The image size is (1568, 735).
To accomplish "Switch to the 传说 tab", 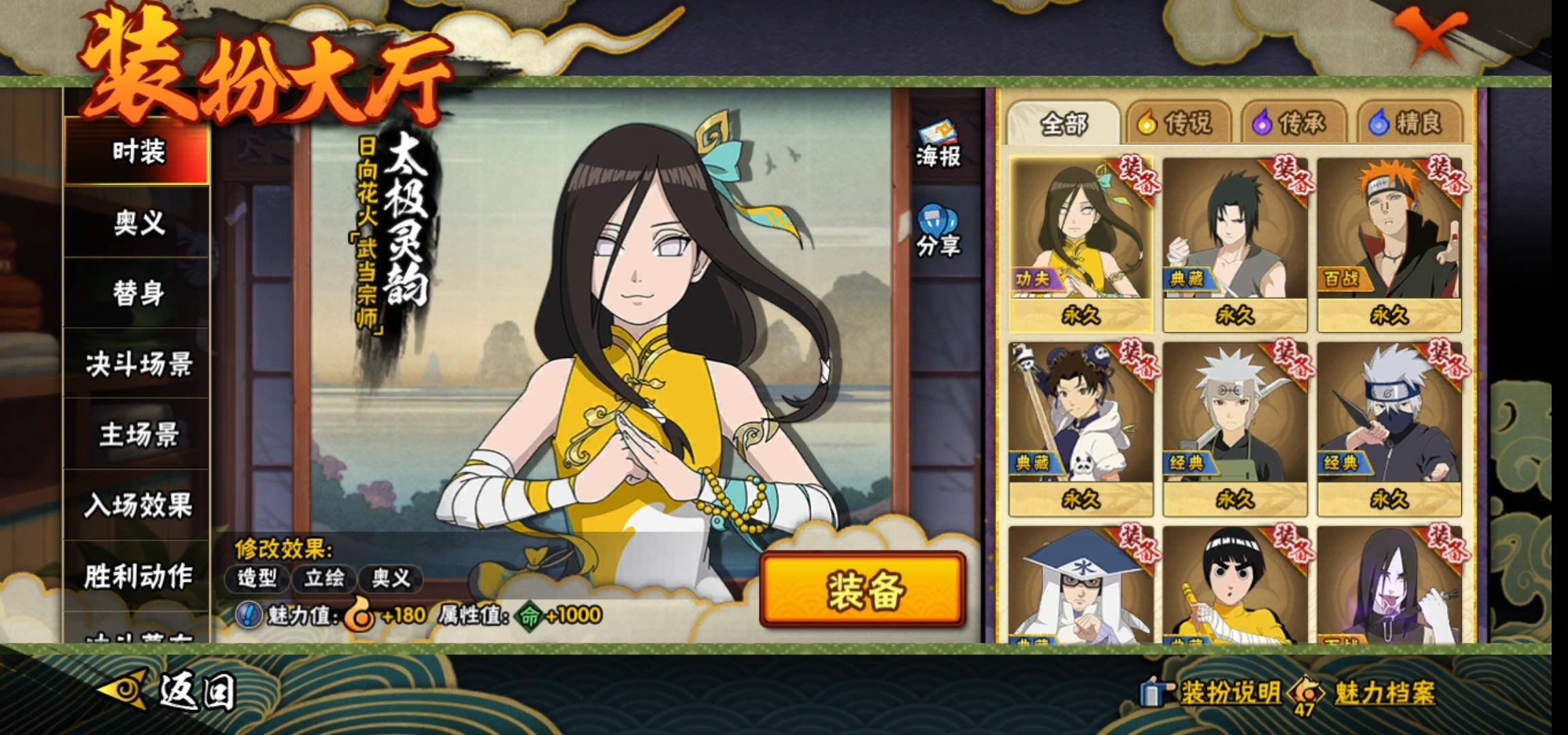I will tap(1177, 123).
